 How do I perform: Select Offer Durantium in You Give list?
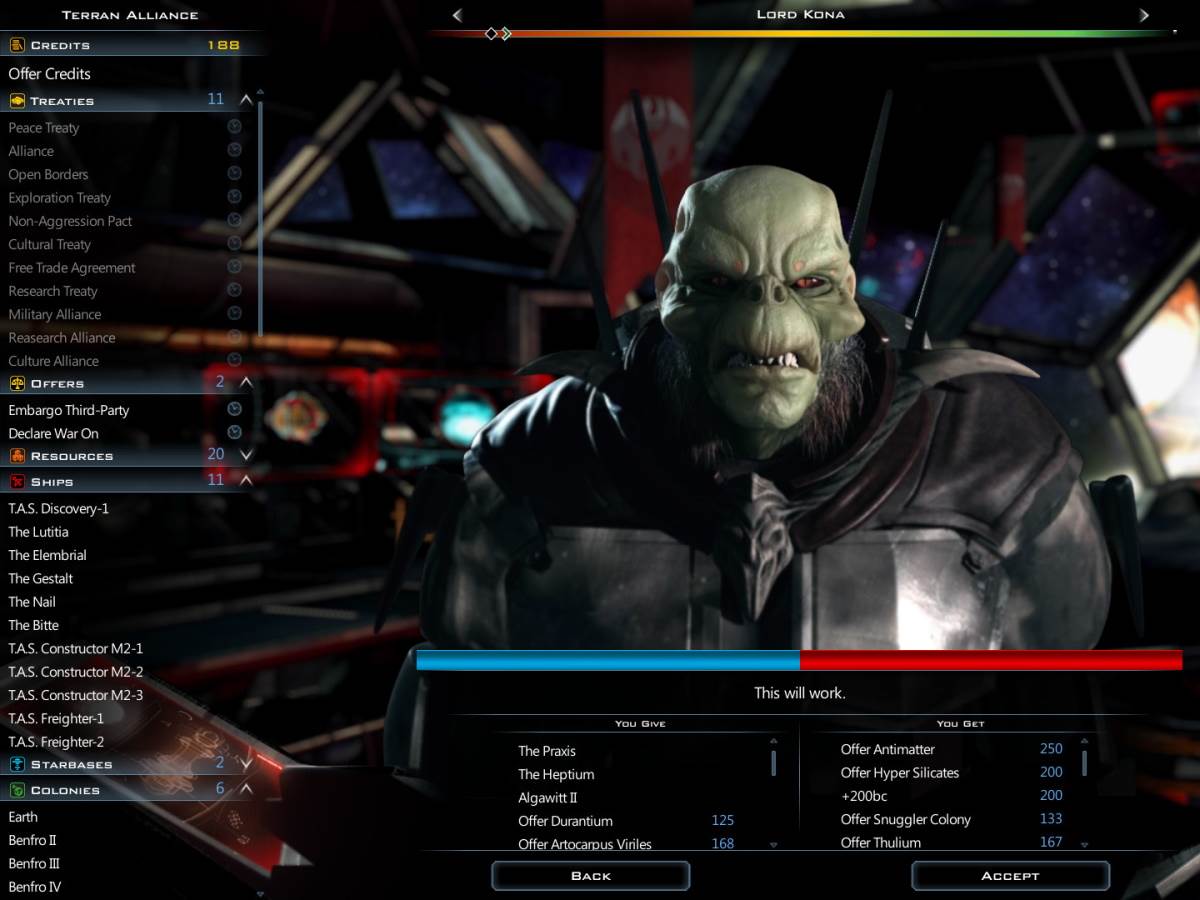click(x=565, y=821)
